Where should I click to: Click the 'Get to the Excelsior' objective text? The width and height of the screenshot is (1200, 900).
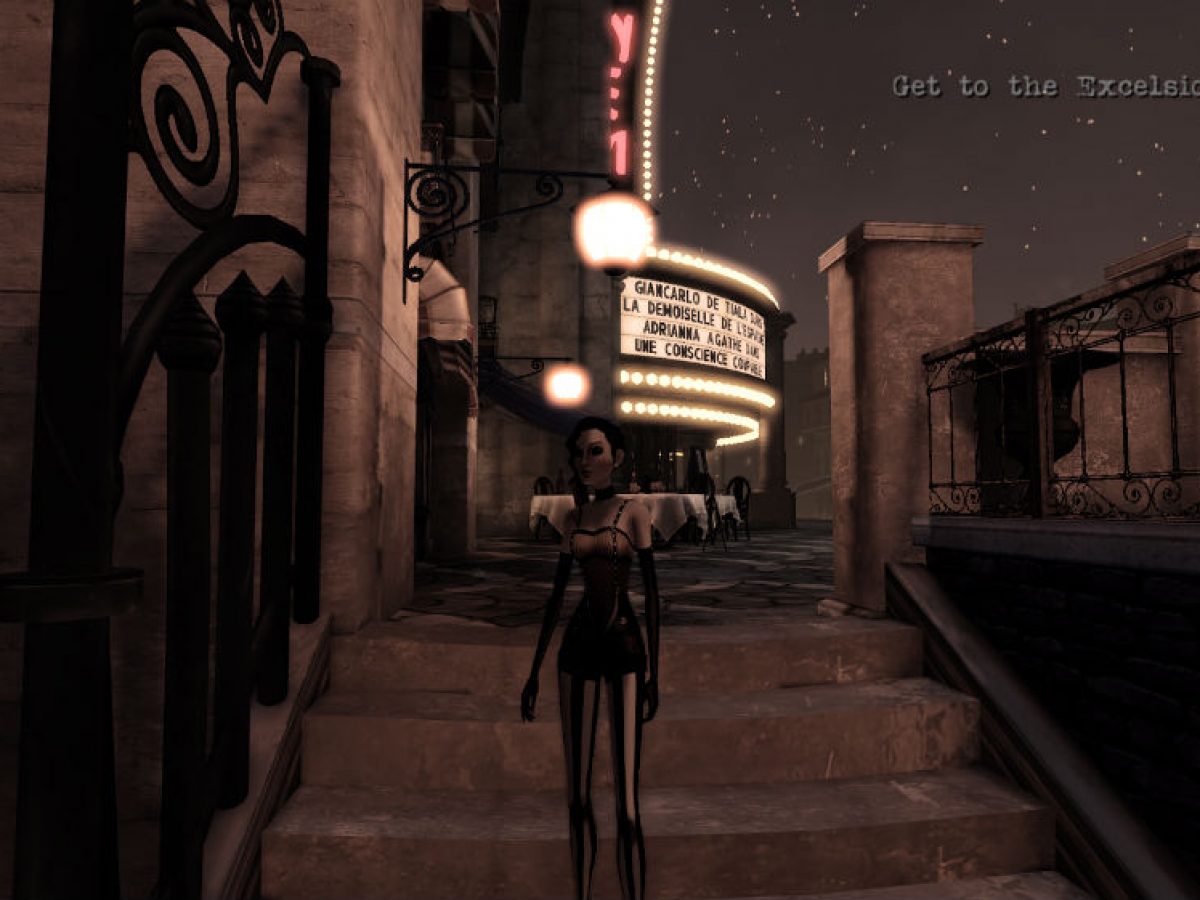pyautogui.click(x=1045, y=86)
